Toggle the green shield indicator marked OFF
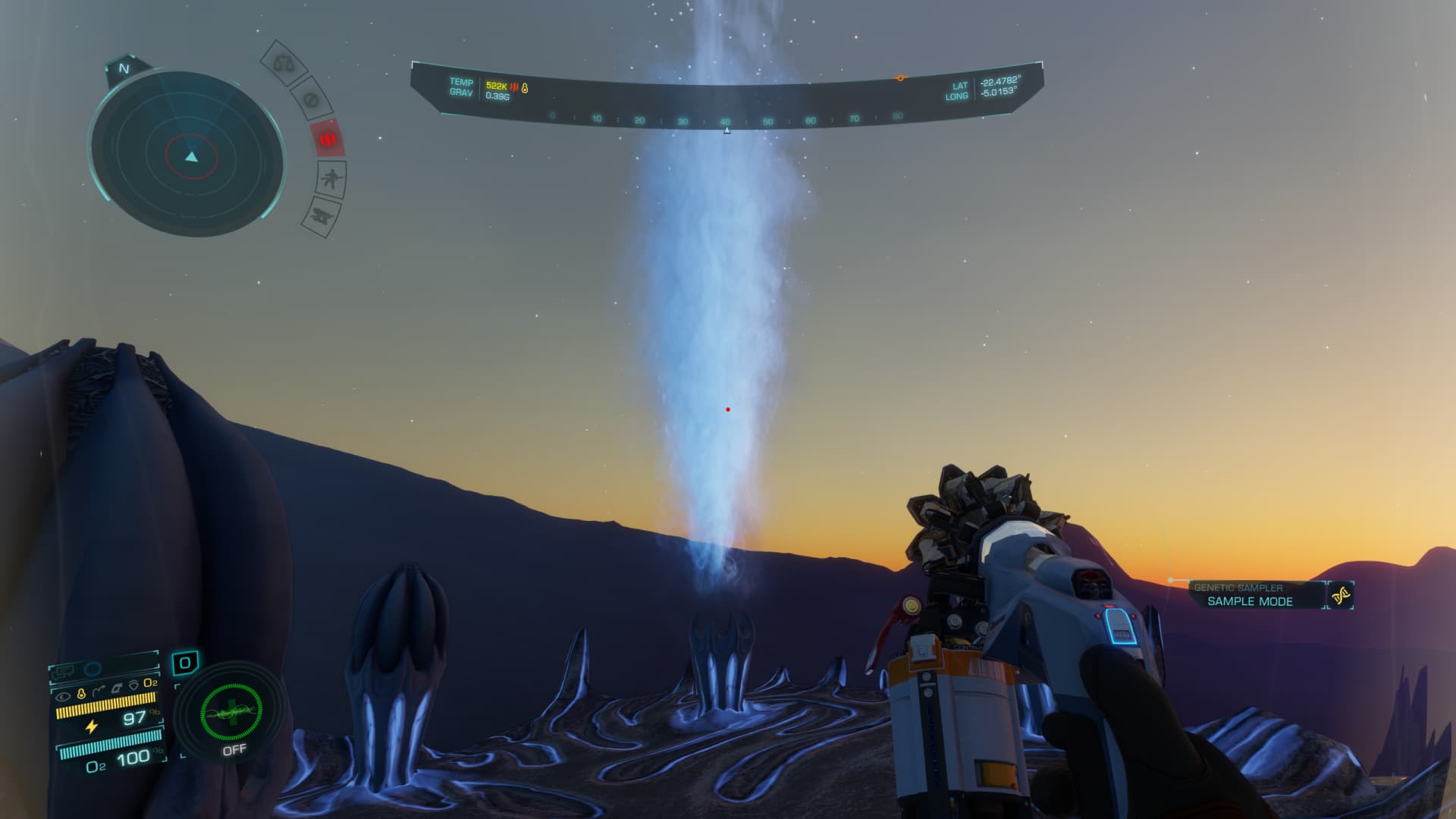Screen dimensions: 1456x819 tap(231, 714)
